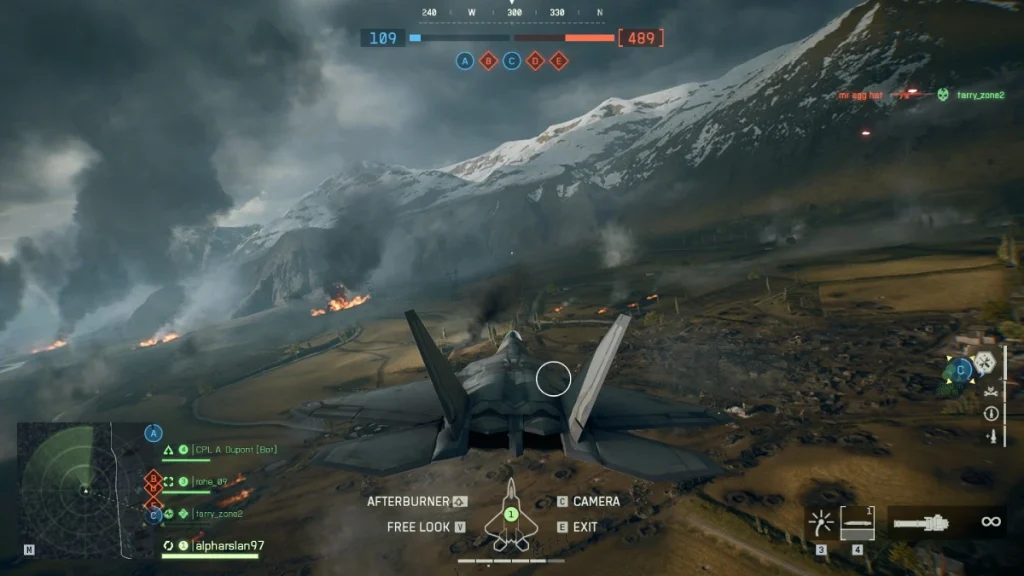Select objective C in the top capture bar

(512, 61)
